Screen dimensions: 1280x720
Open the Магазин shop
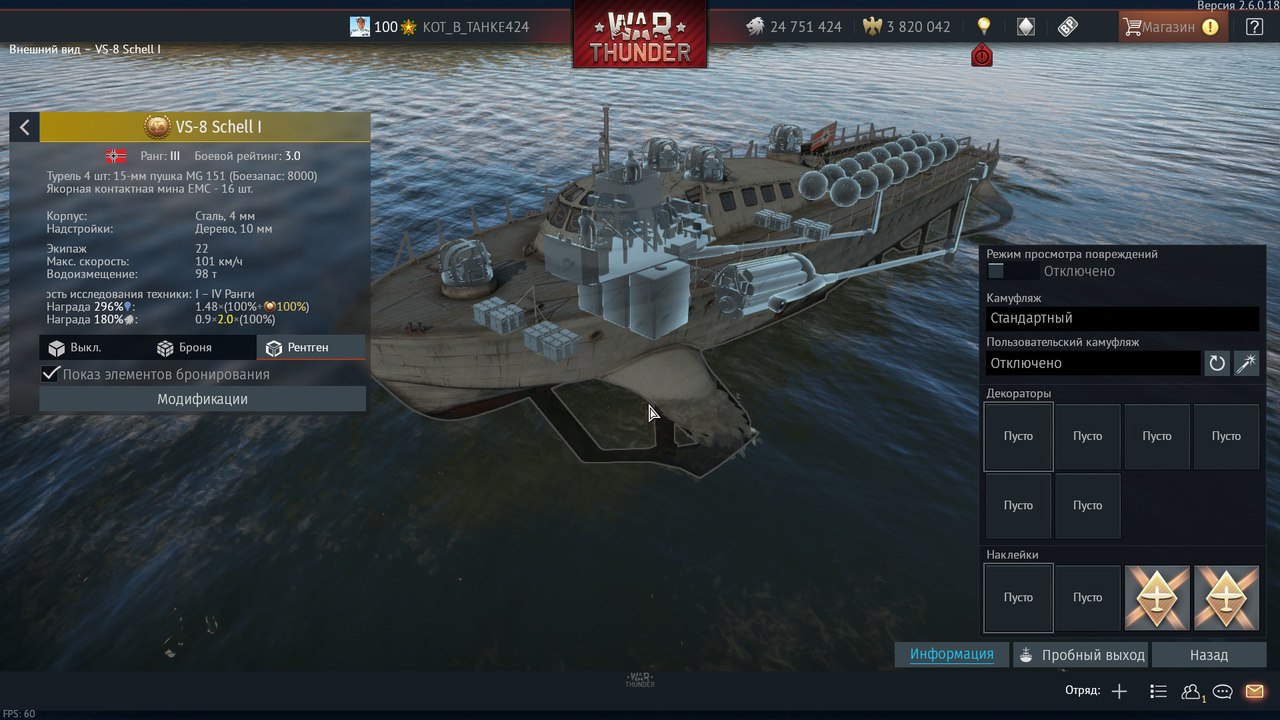coord(1169,27)
